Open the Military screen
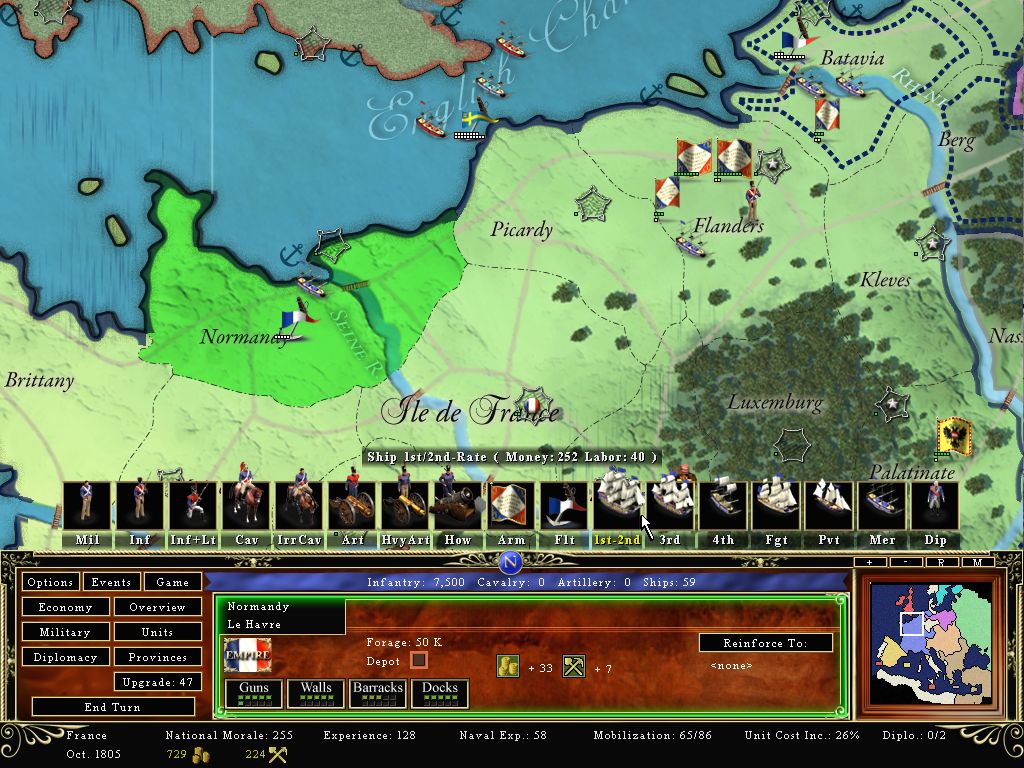1024x768 pixels. 65,632
